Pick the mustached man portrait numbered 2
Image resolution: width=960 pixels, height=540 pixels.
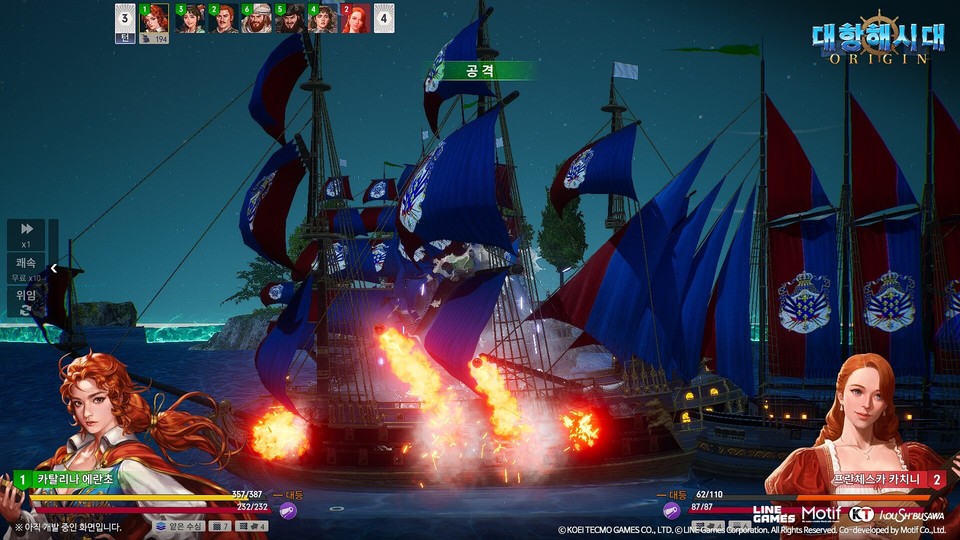point(223,19)
